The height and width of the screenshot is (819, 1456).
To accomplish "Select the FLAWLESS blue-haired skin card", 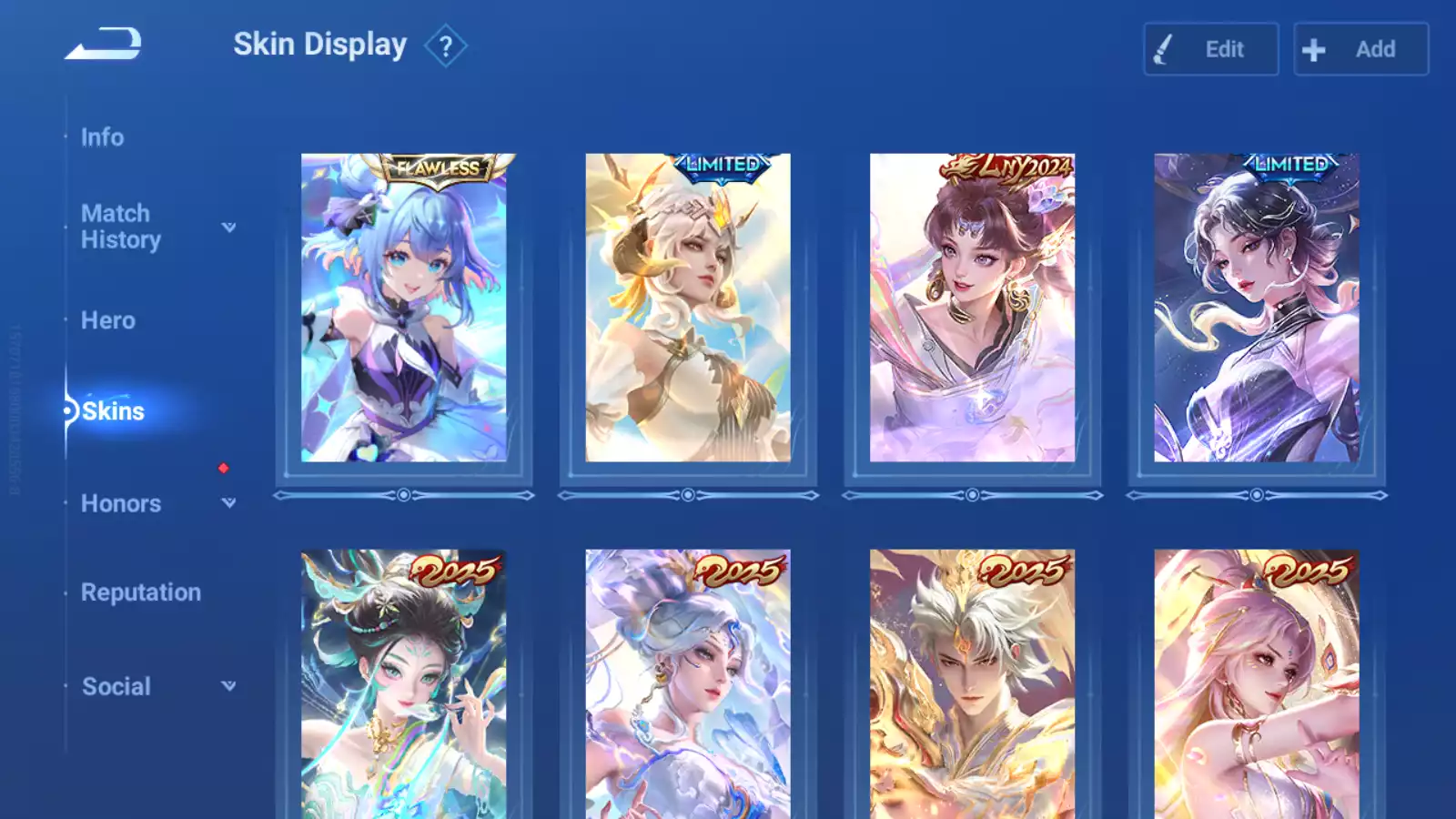I will (403, 308).
